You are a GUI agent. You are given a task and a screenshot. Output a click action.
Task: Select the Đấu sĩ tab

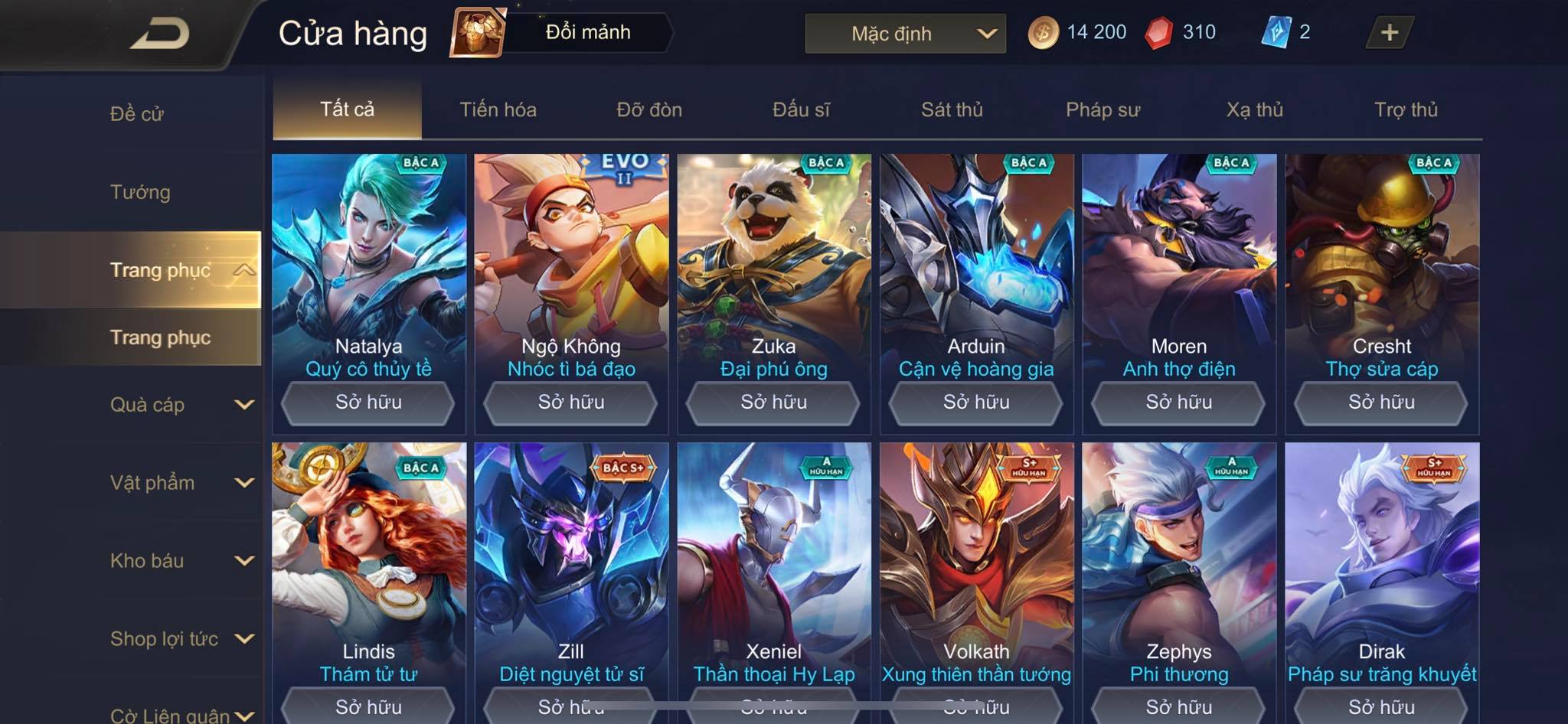(x=801, y=109)
